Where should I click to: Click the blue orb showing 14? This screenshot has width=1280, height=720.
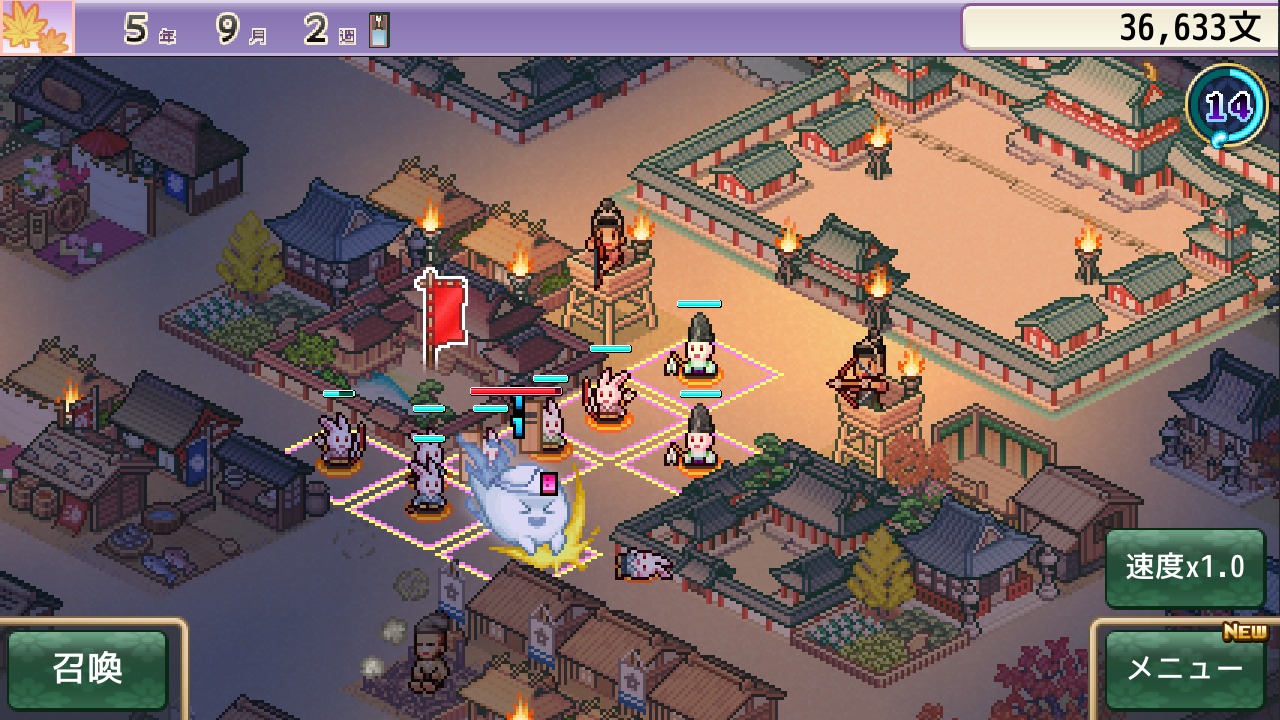pos(1226,106)
